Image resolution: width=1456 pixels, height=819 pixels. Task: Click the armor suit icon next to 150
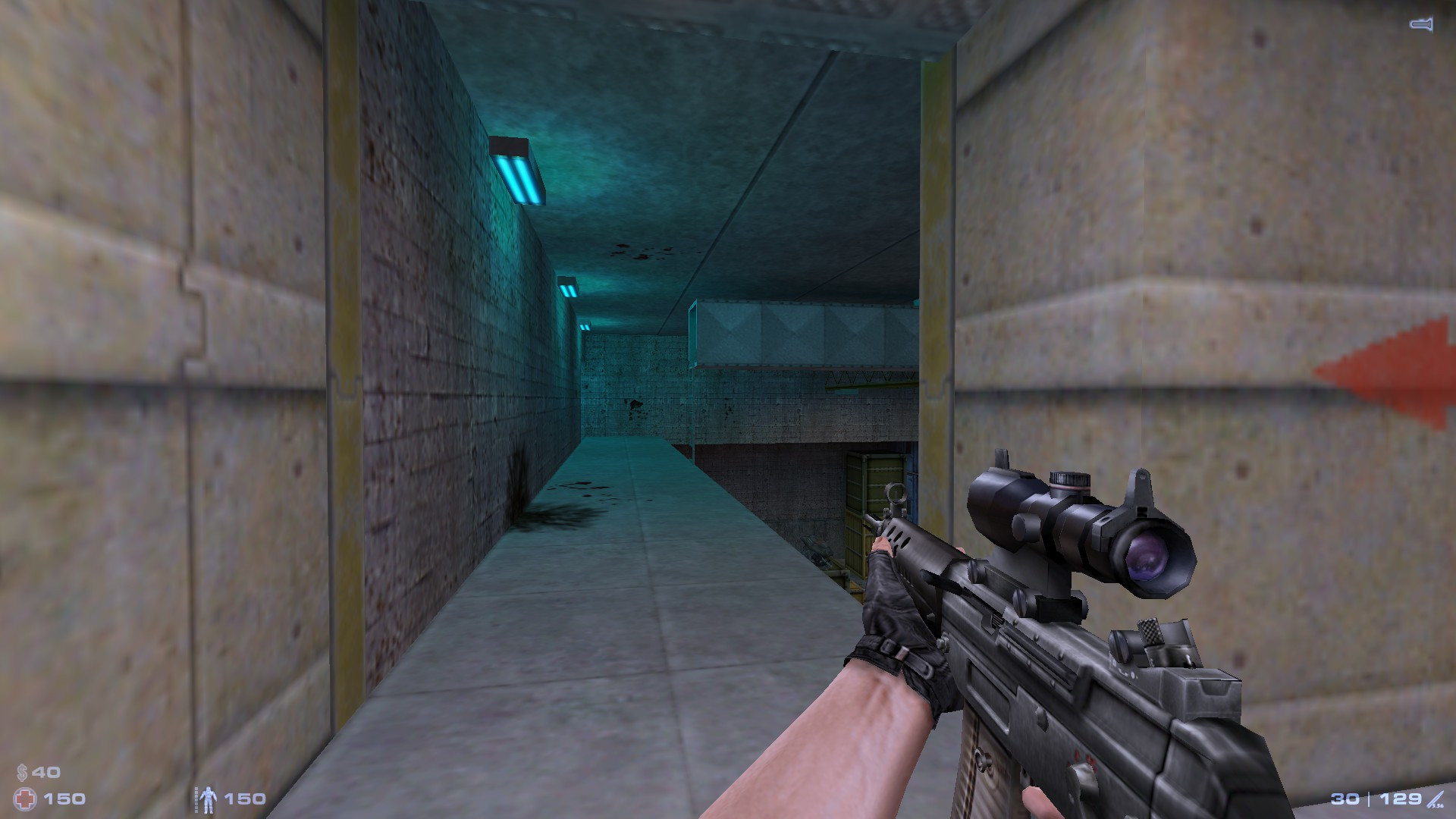[209, 799]
